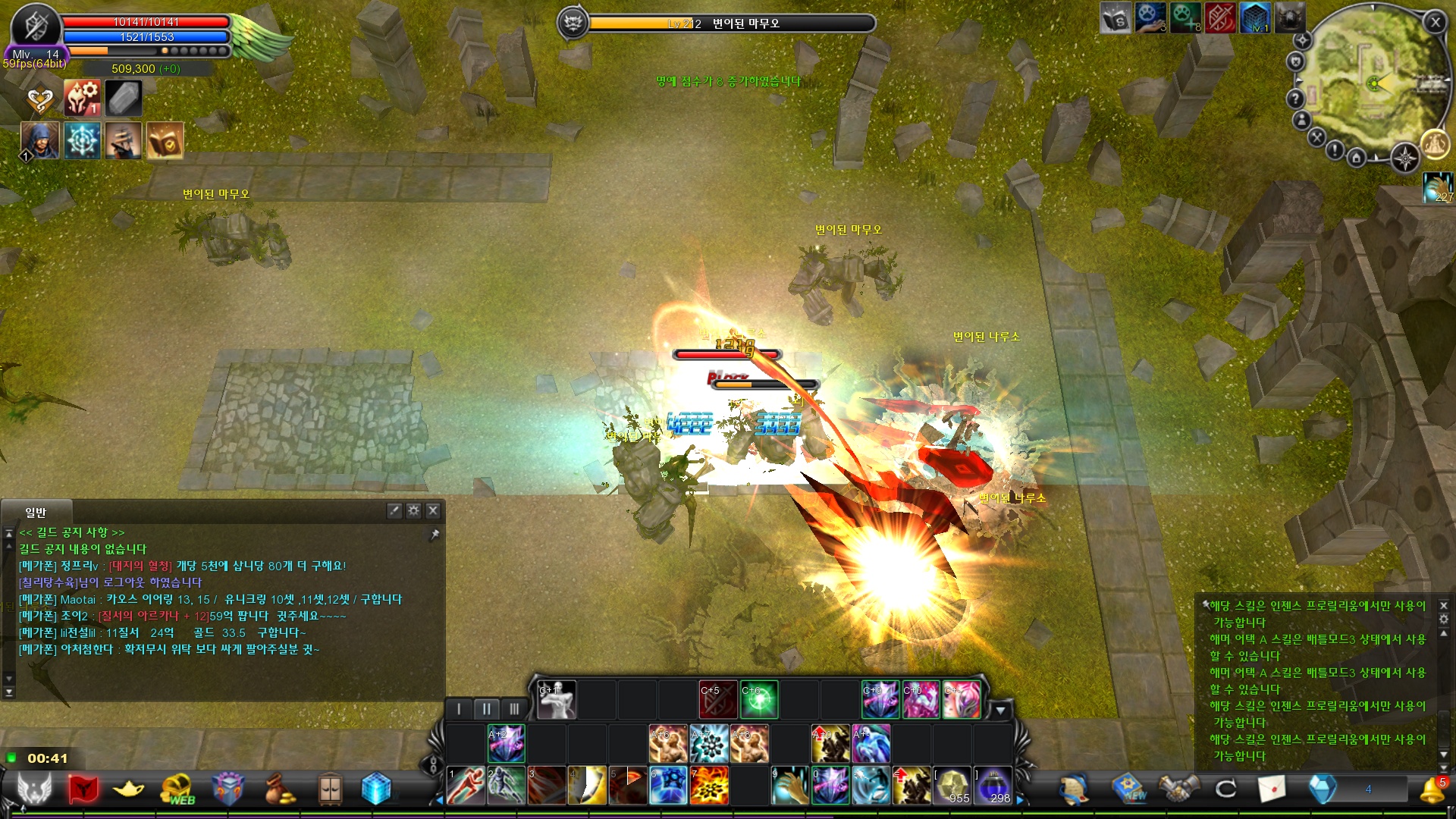Open the red guild flag icon

pos(82,789)
